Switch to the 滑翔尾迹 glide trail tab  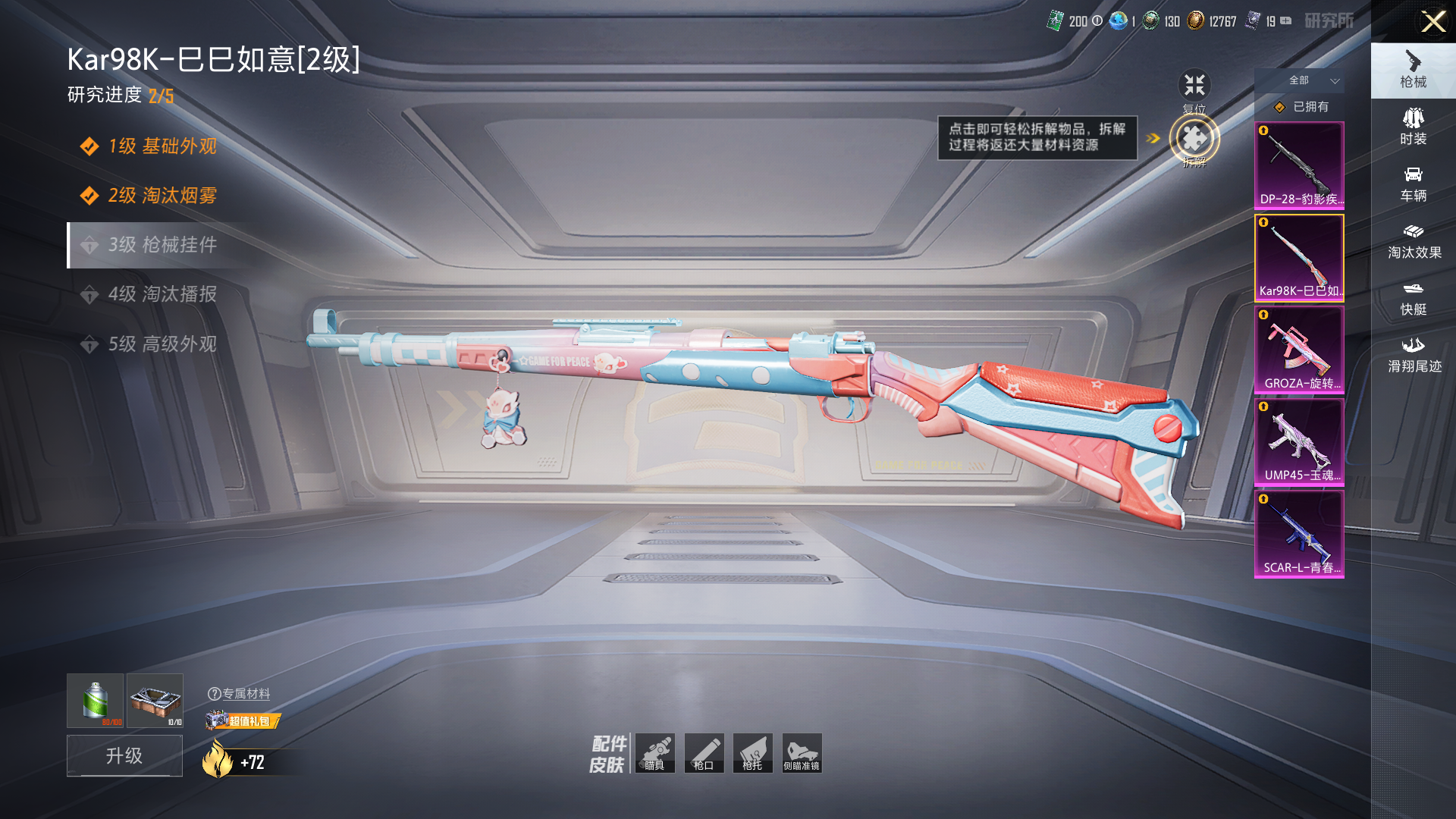(x=1414, y=355)
